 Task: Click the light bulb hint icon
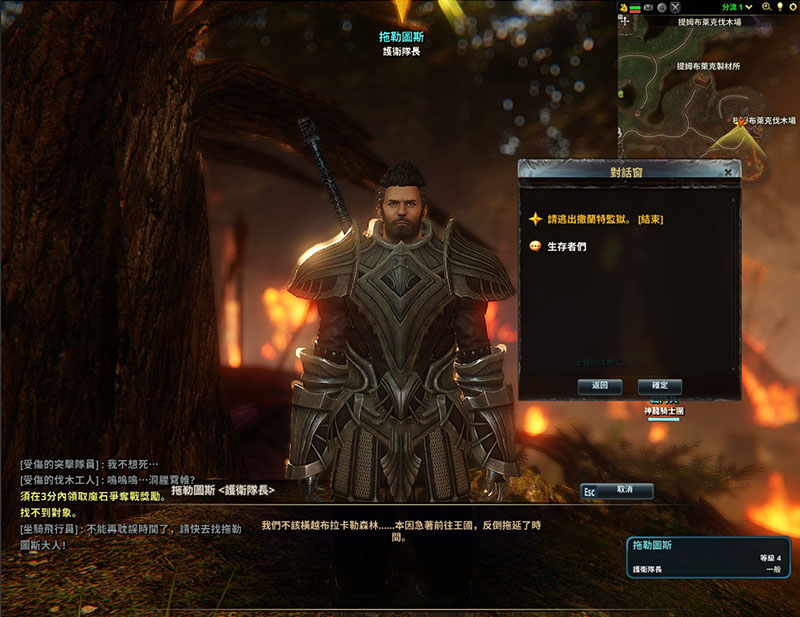(x=779, y=7)
